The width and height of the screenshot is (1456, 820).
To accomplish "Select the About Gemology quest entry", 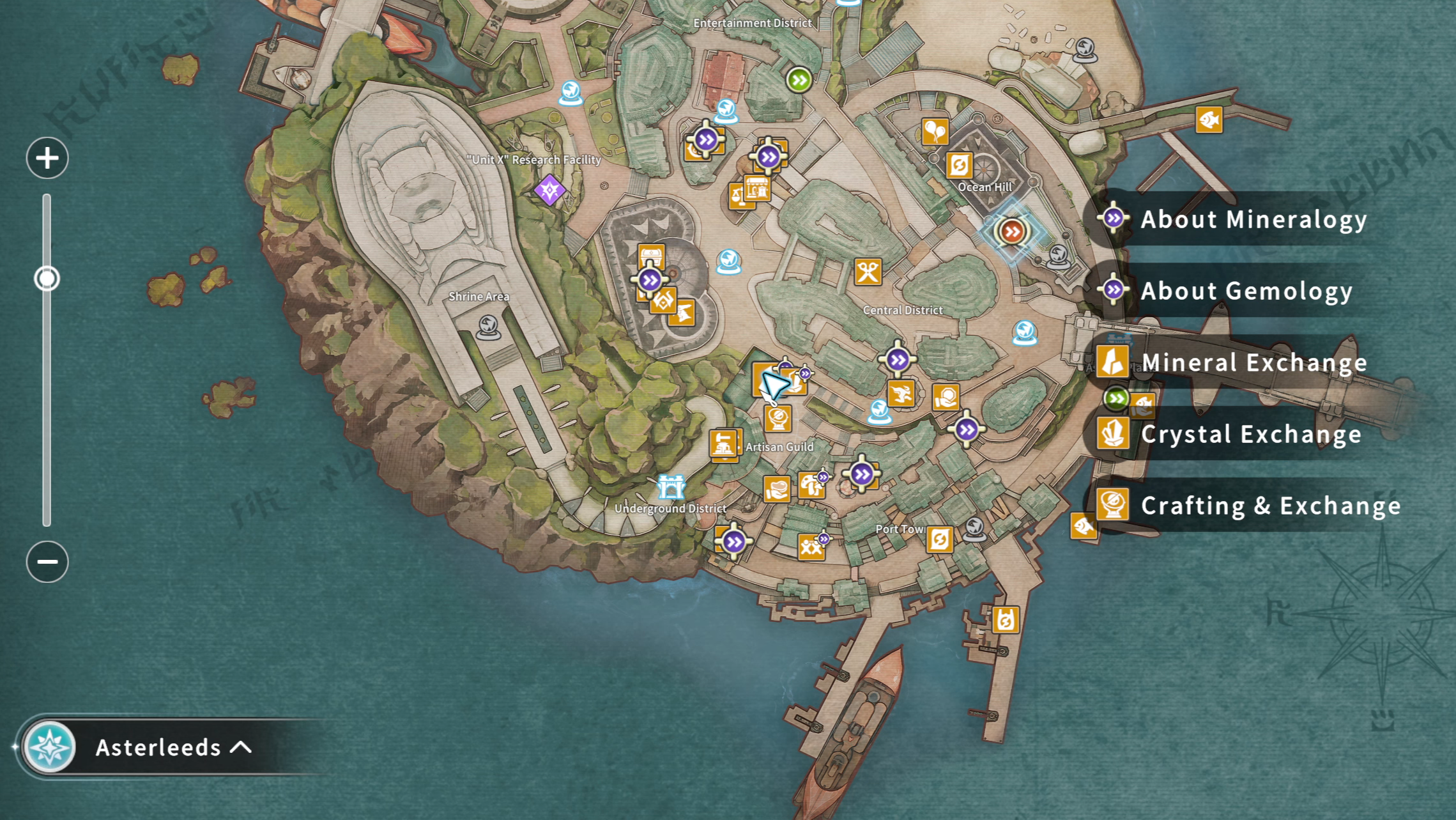I will tap(1246, 291).
